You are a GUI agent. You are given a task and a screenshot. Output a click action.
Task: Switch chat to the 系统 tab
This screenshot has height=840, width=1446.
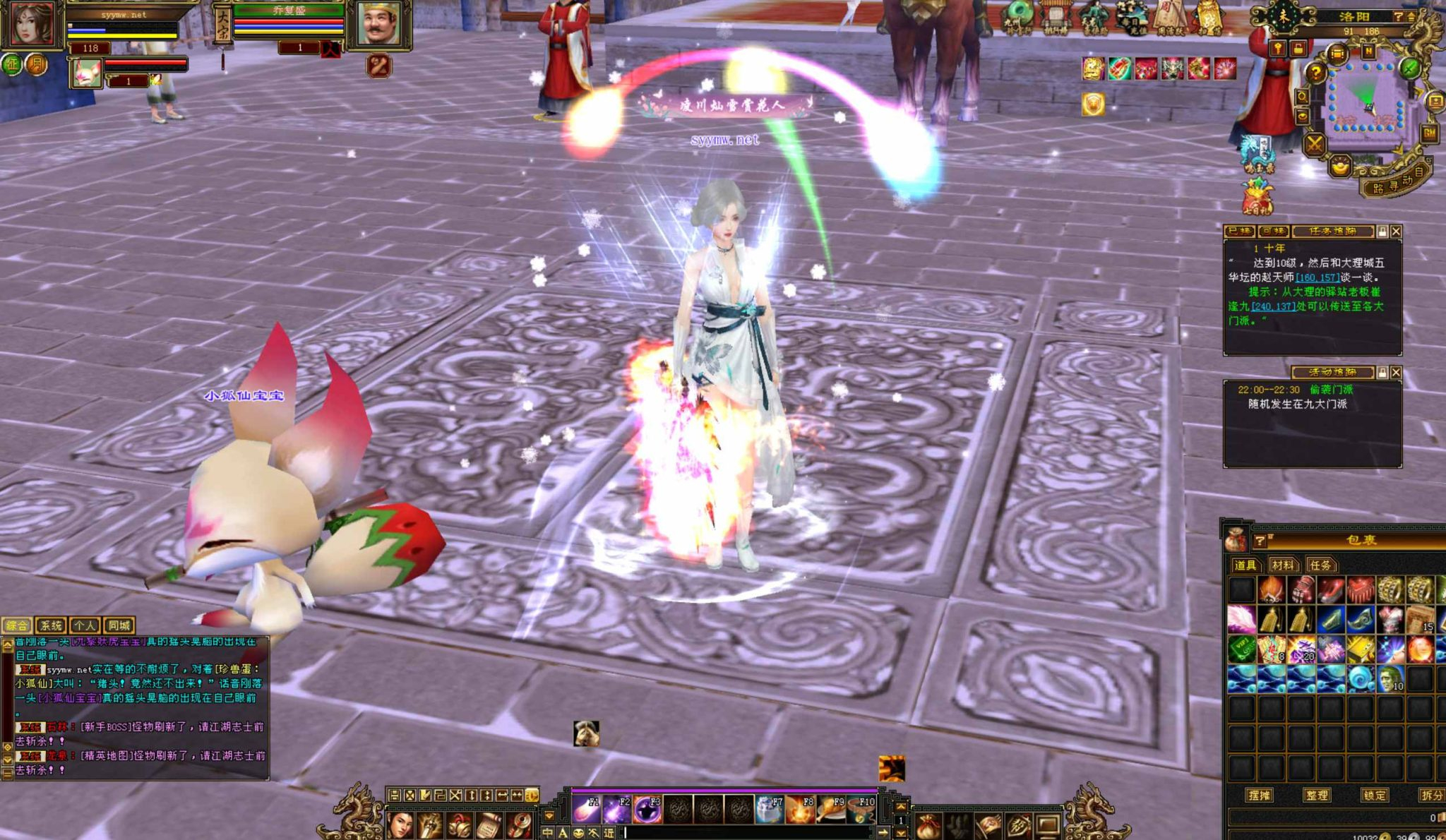(x=51, y=625)
